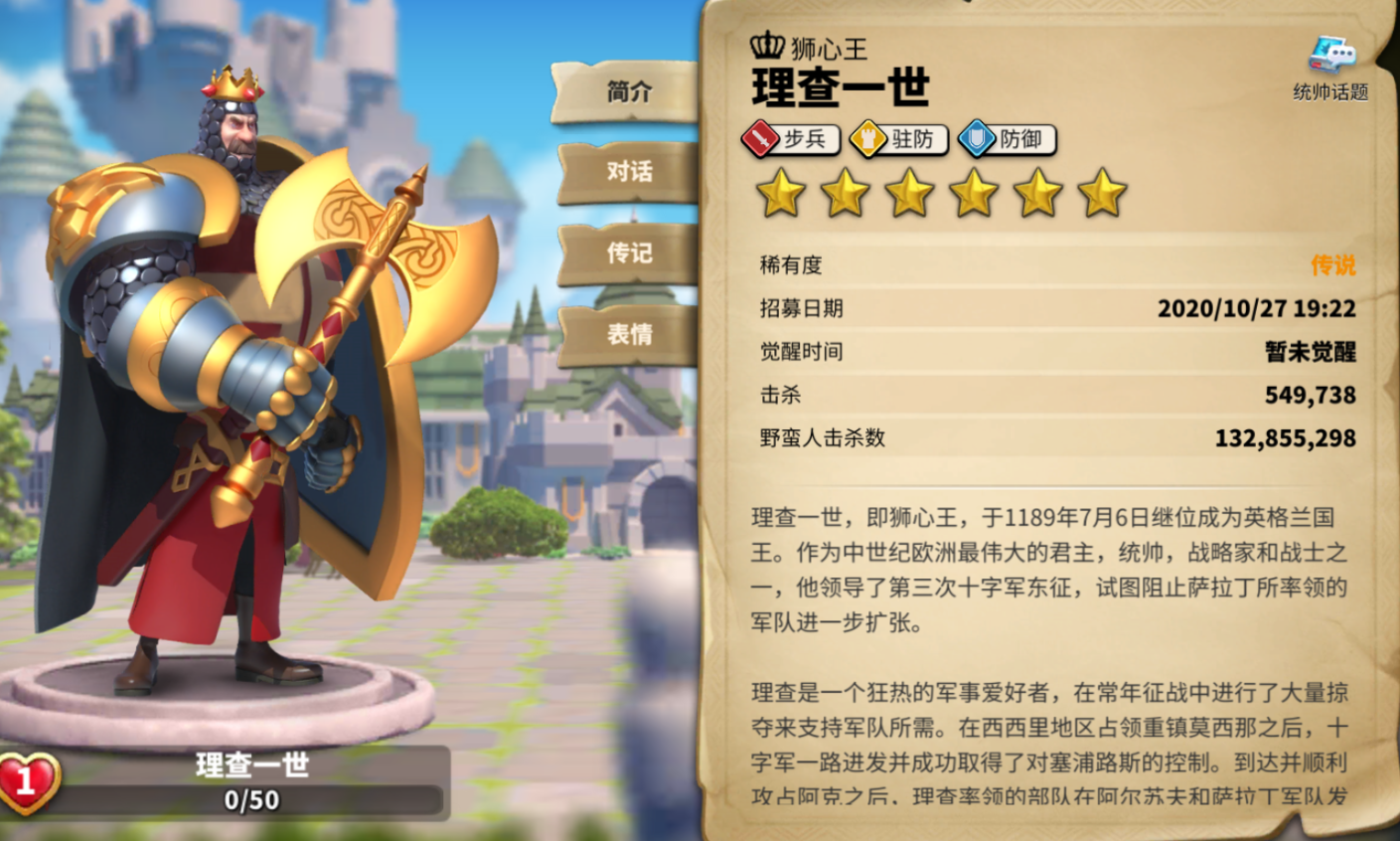This screenshot has width=1400, height=841.
Task: Click the 暂未觉醒 awakening status
Action: tap(1313, 353)
